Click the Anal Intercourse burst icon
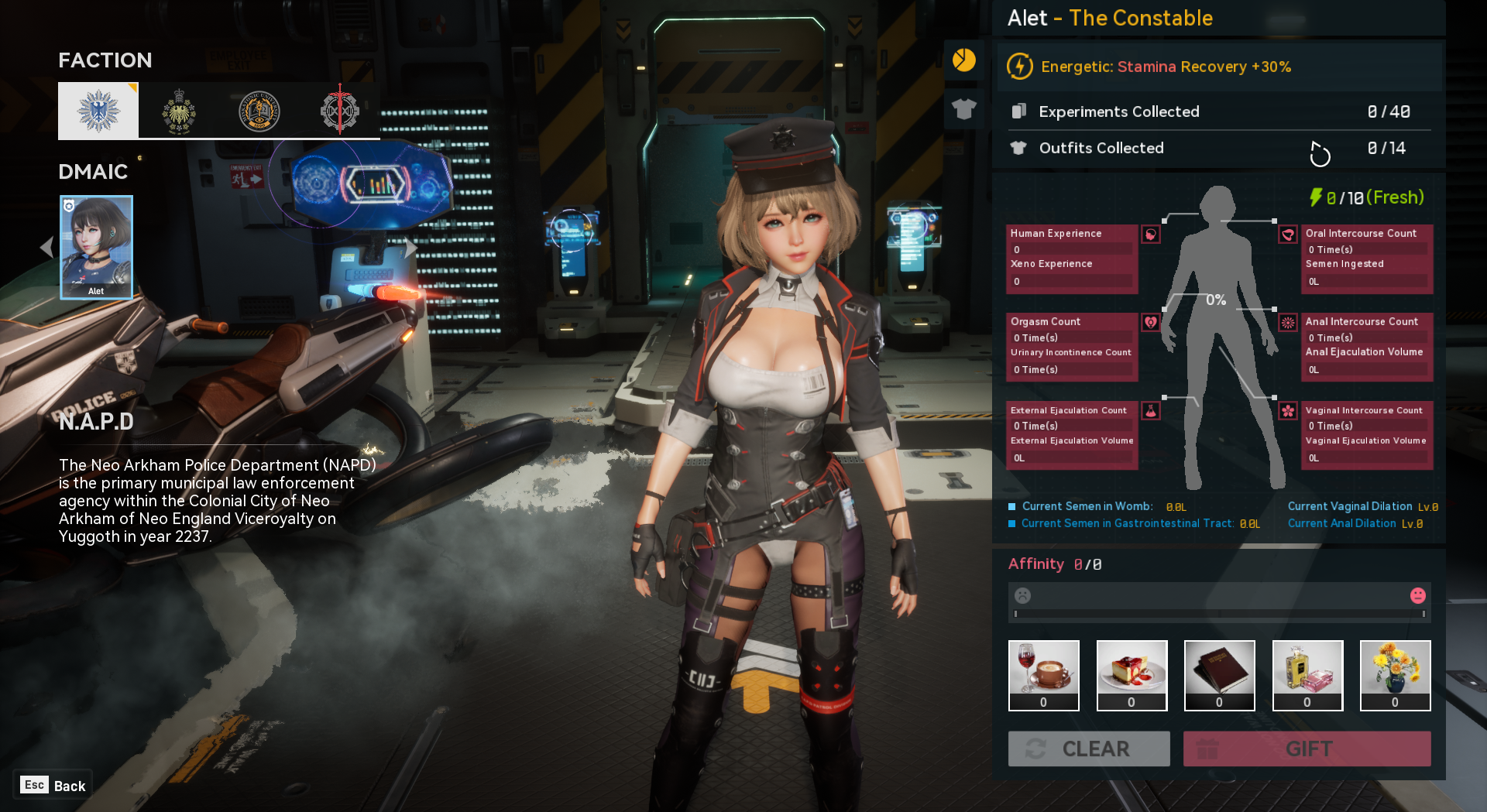This screenshot has height=812, width=1487. pyautogui.click(x=1286, y=323)
